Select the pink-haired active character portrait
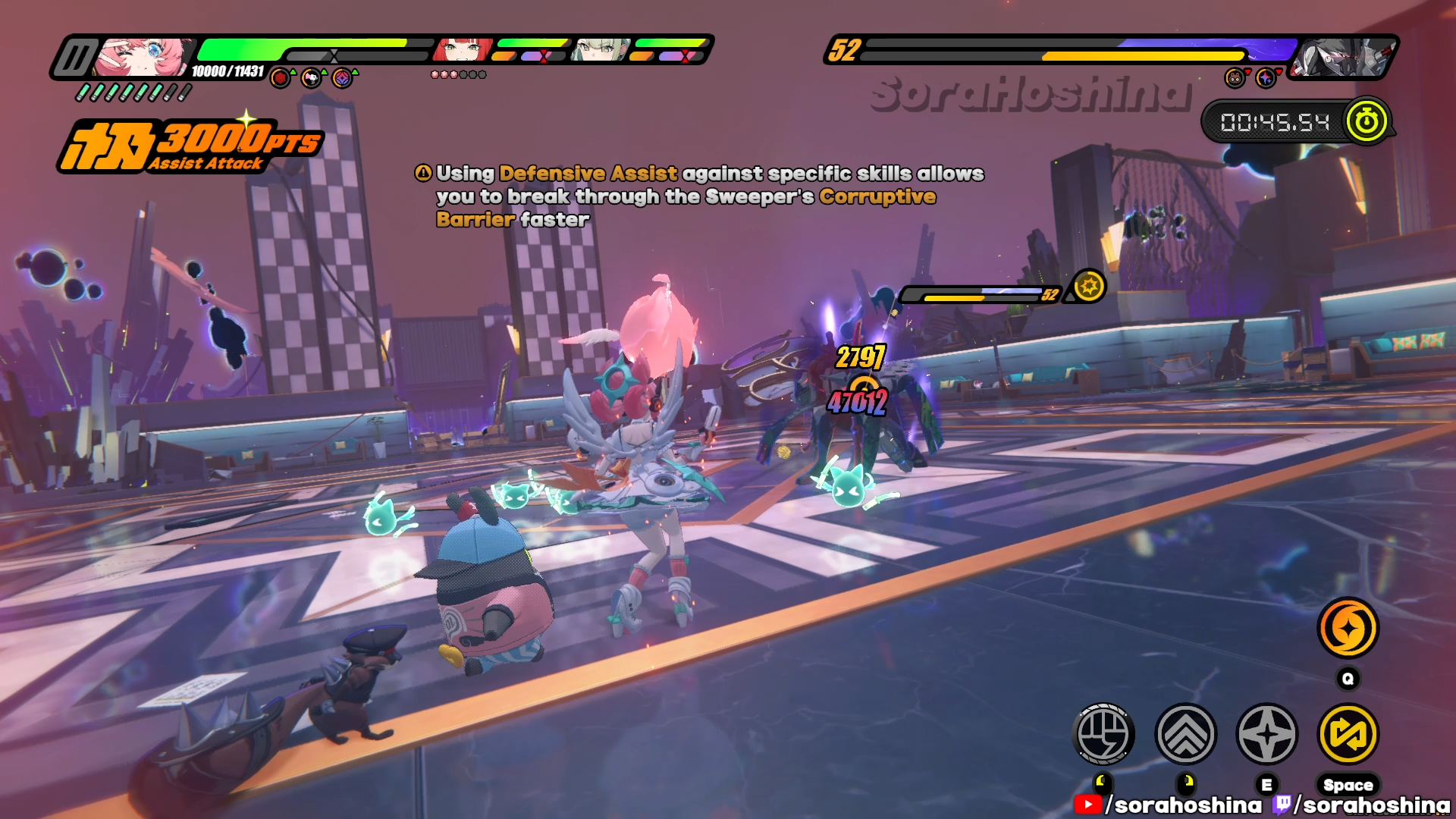Viewport: 1456px width, 819px height. (144, 57)
